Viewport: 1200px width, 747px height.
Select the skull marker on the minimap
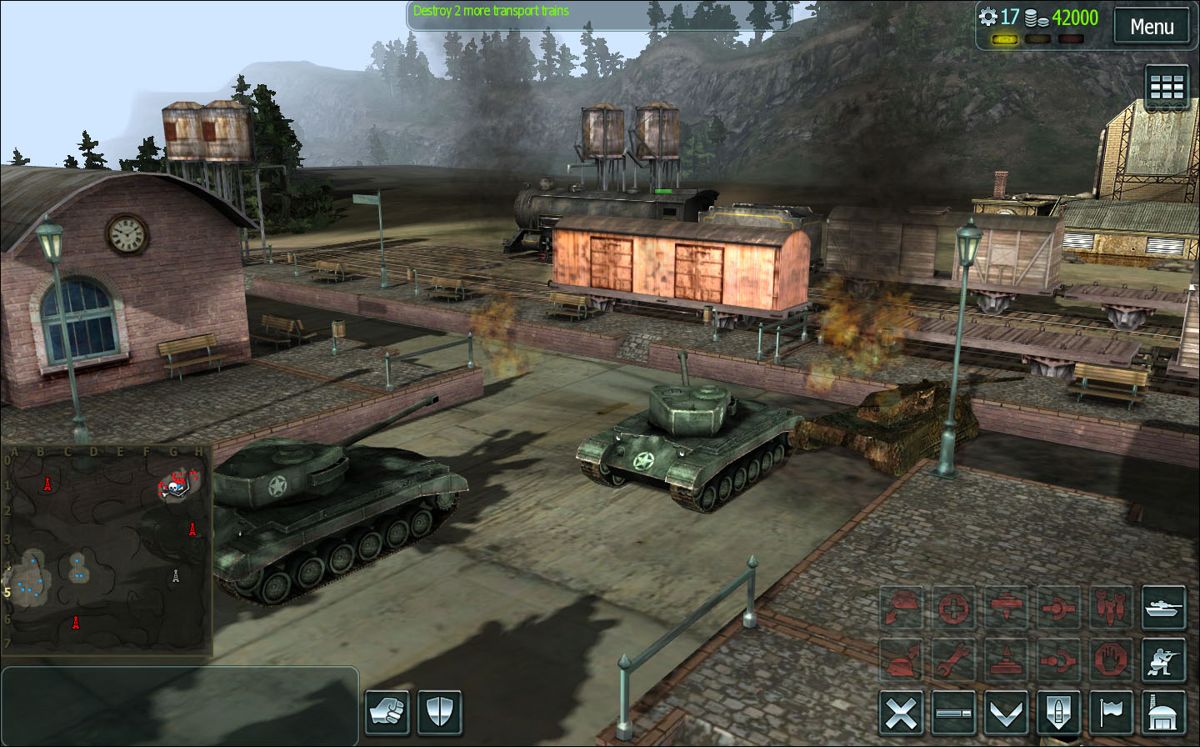(174, 488)
